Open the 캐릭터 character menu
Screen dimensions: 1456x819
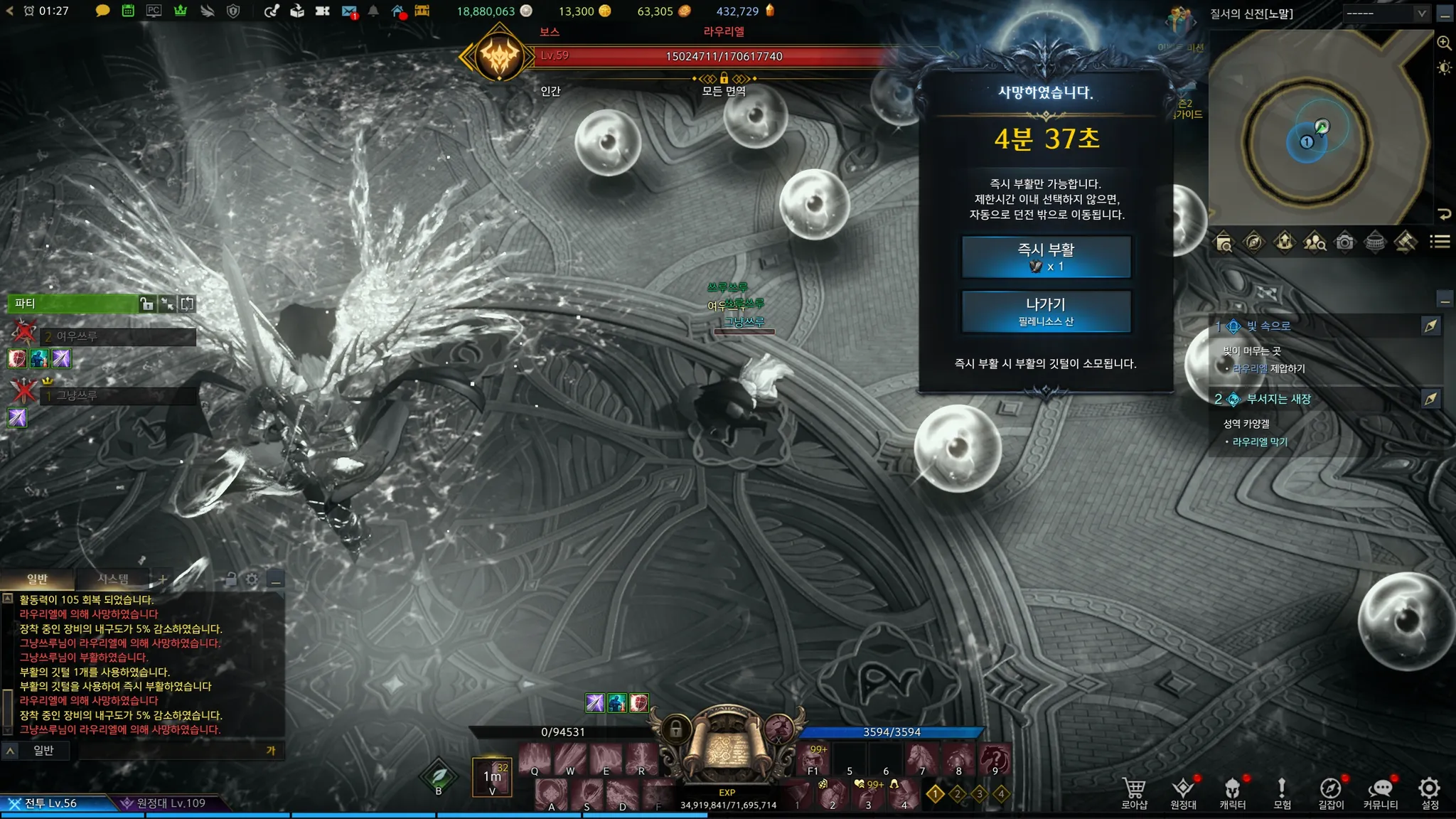[1232, 793]
